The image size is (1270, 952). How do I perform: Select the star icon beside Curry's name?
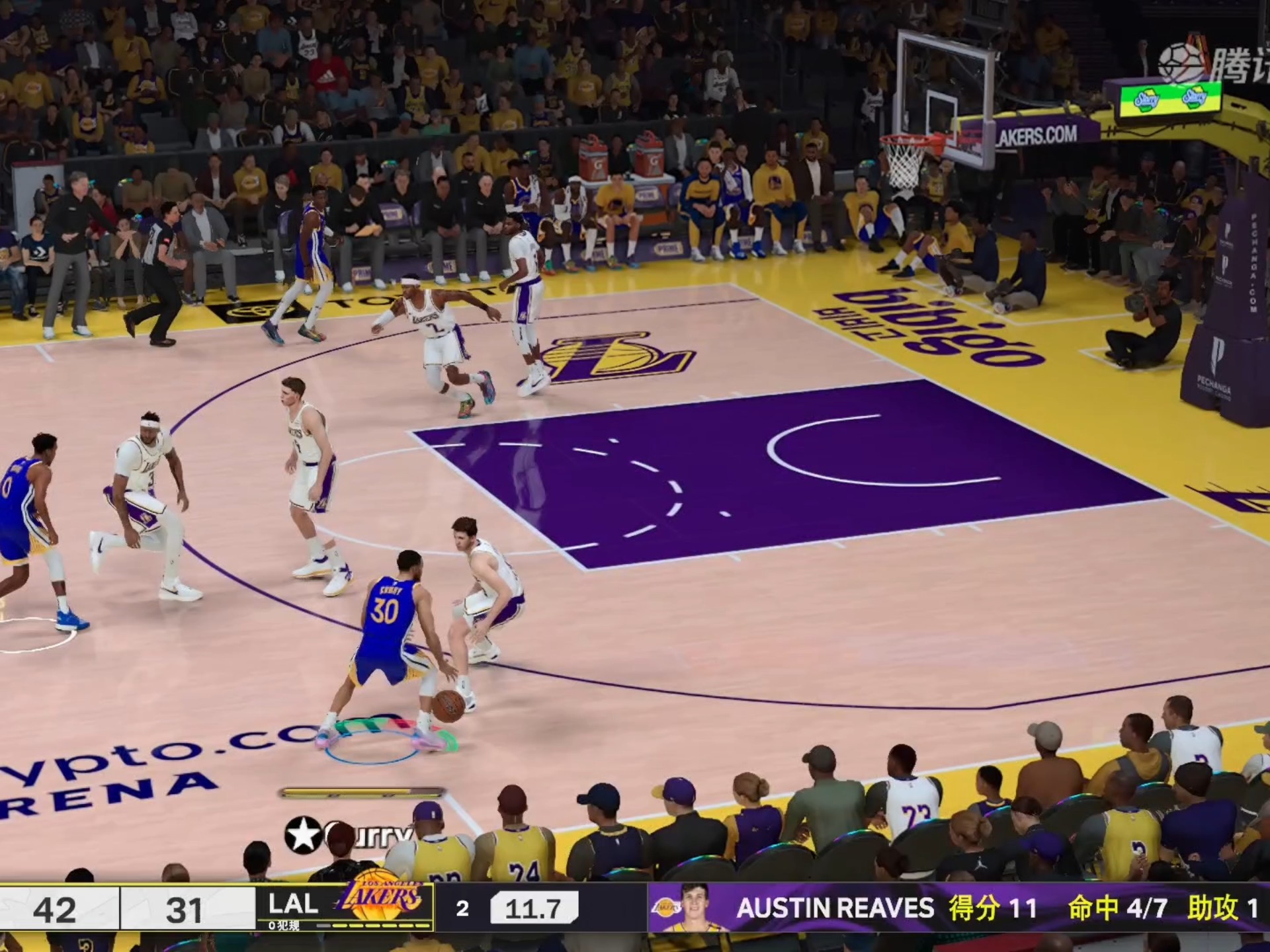point(304,834)
